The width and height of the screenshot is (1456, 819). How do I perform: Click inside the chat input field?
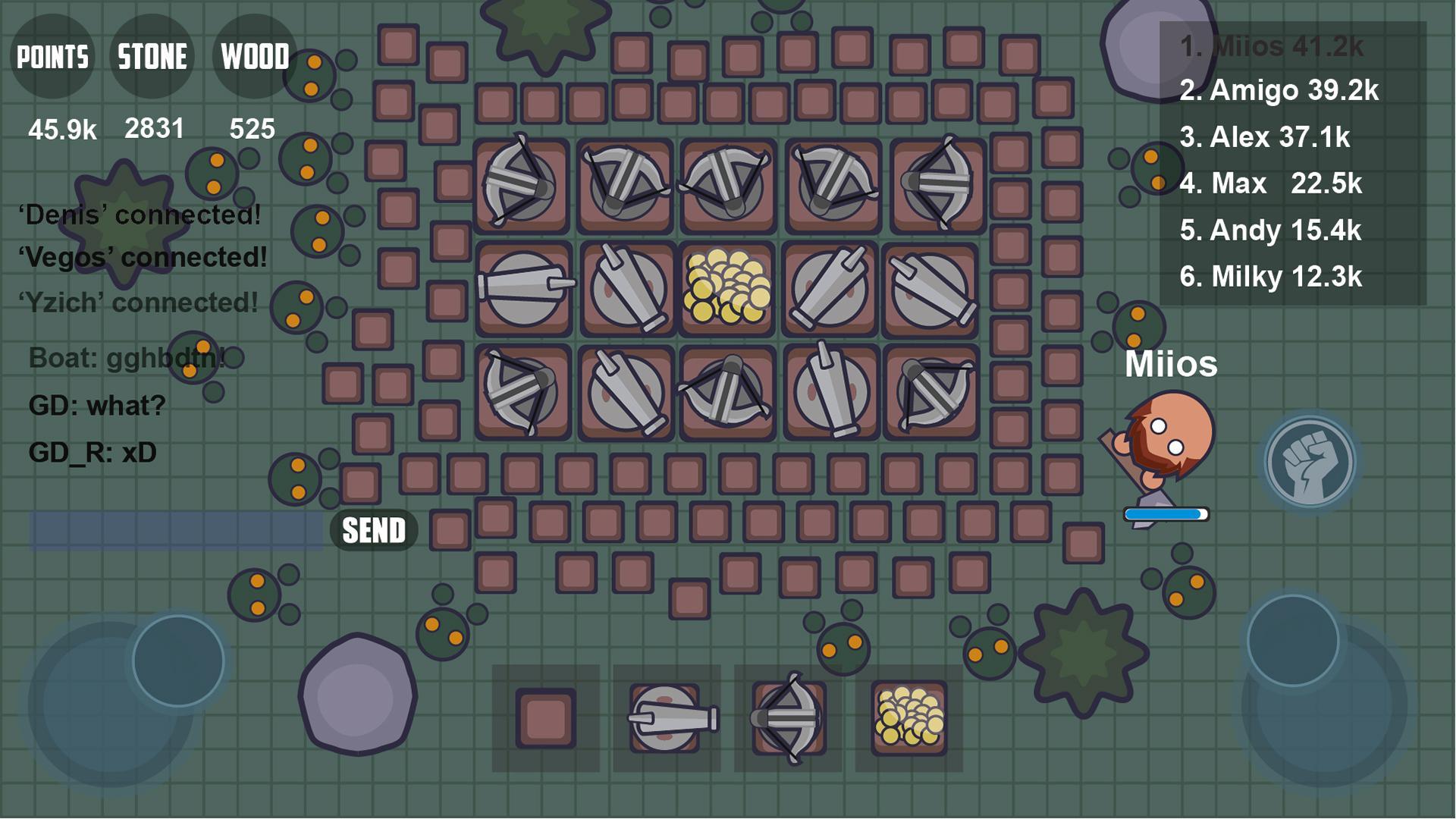pos(174,529)
